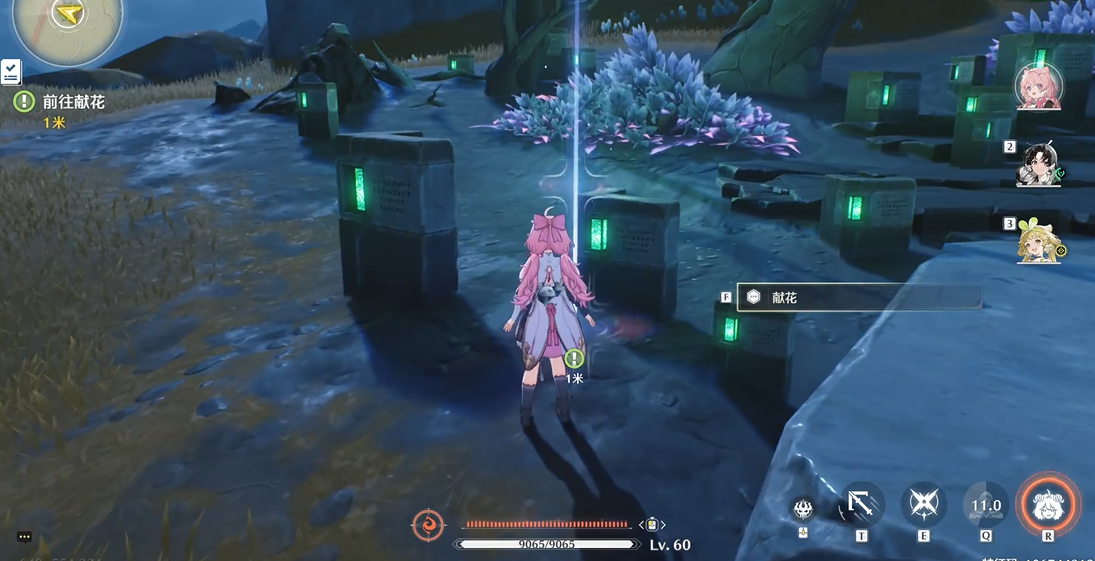Select the pink-haired character portrait

point(1038,87)
